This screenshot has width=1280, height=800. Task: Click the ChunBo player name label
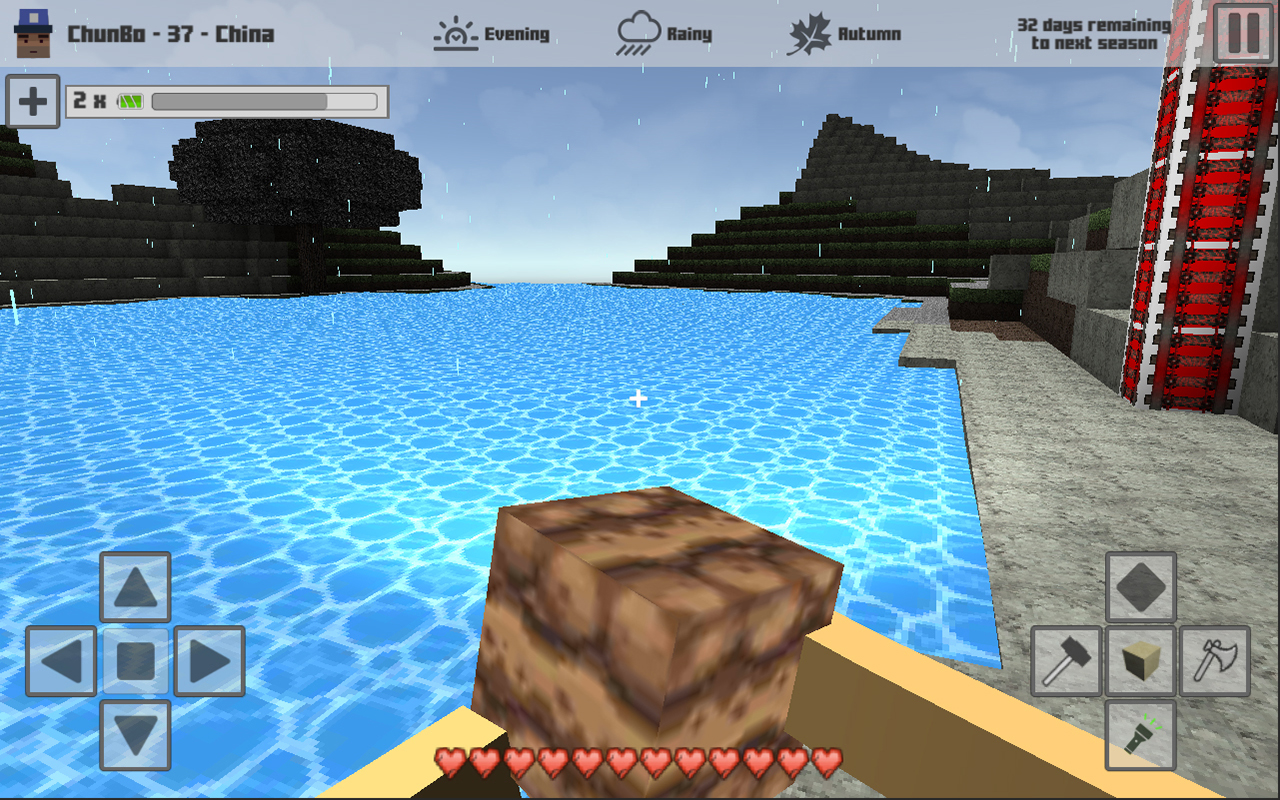[x=170, y=32]
